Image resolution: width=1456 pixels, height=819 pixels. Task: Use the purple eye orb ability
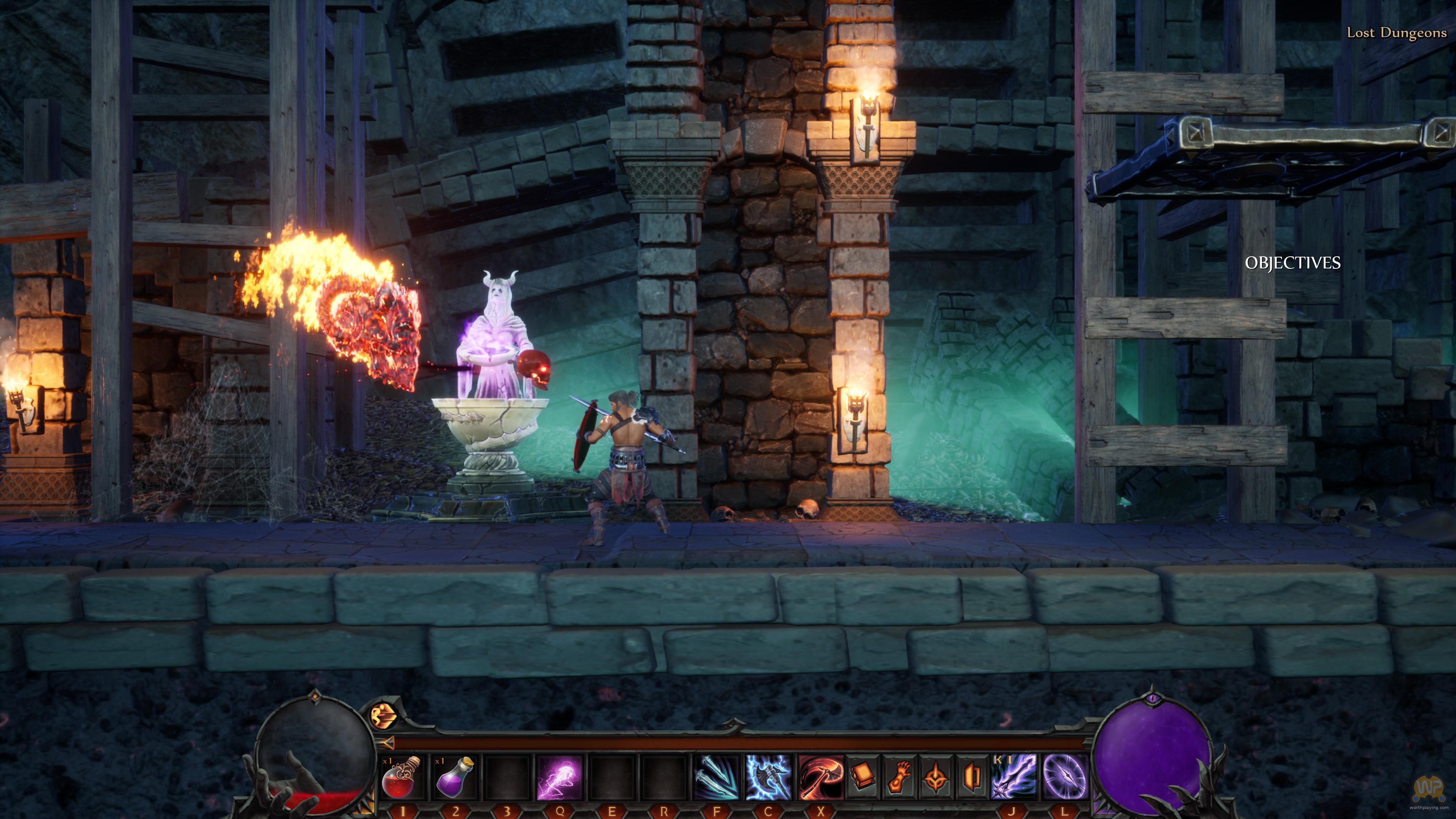[1064, 778]
